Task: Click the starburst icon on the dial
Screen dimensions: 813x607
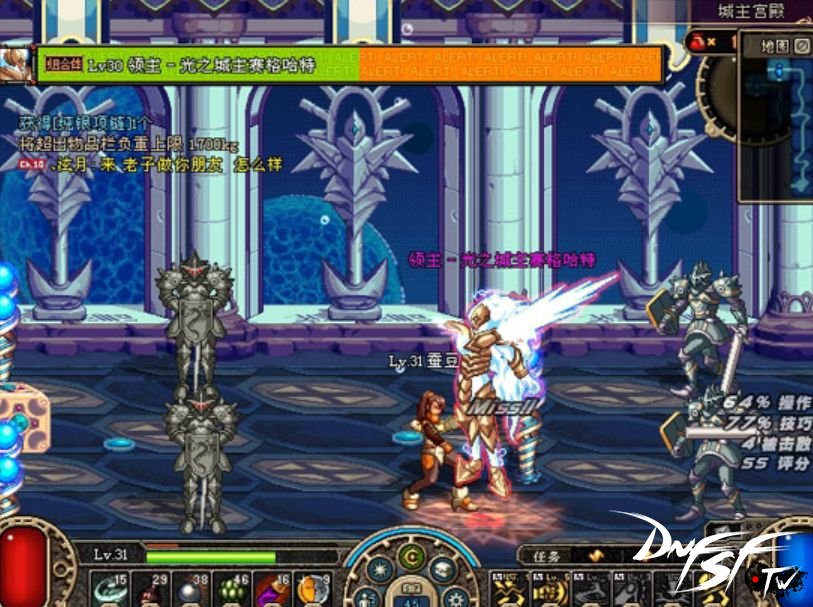Action: pos(379,569)
